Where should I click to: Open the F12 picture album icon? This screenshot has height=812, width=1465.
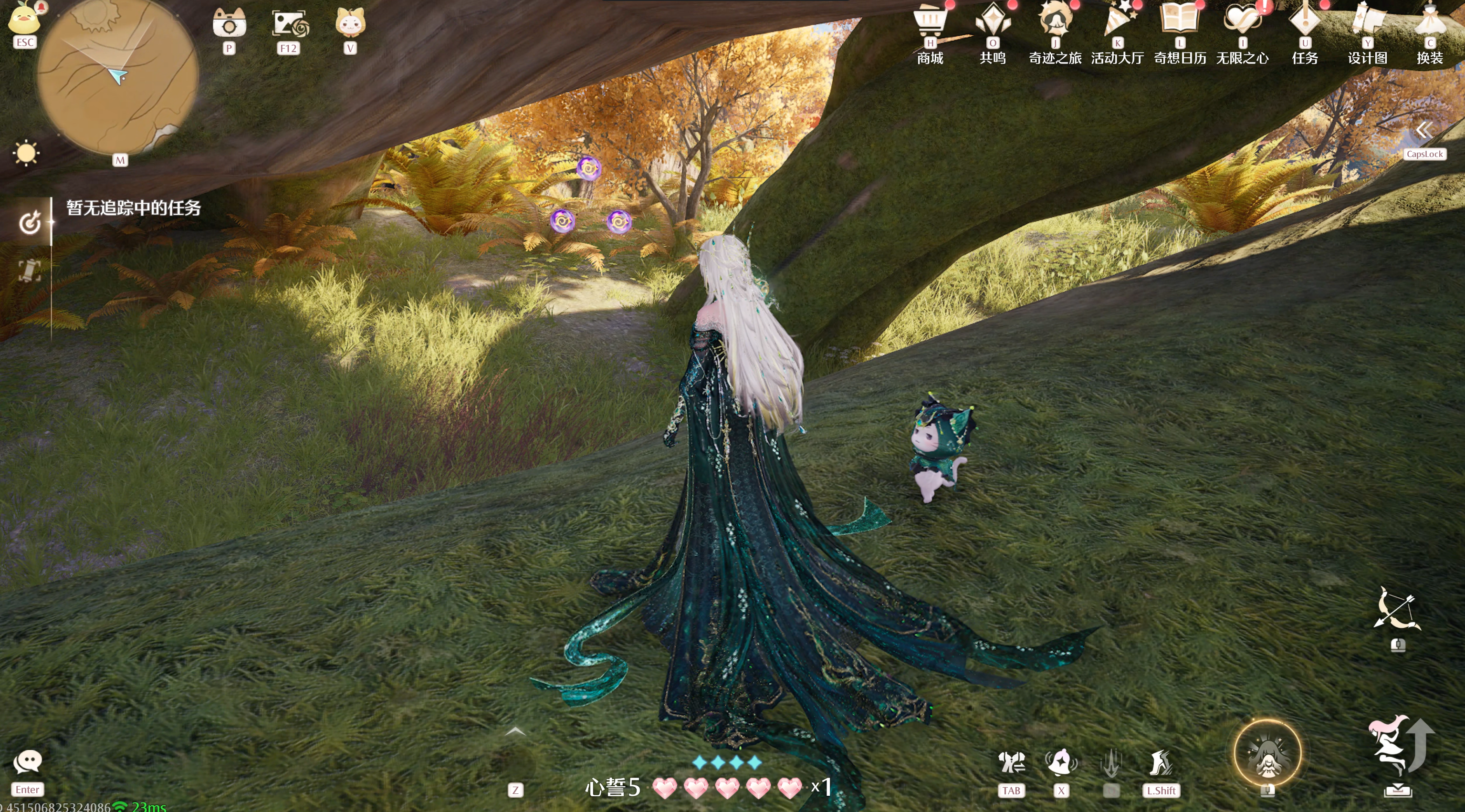[290, 24]
